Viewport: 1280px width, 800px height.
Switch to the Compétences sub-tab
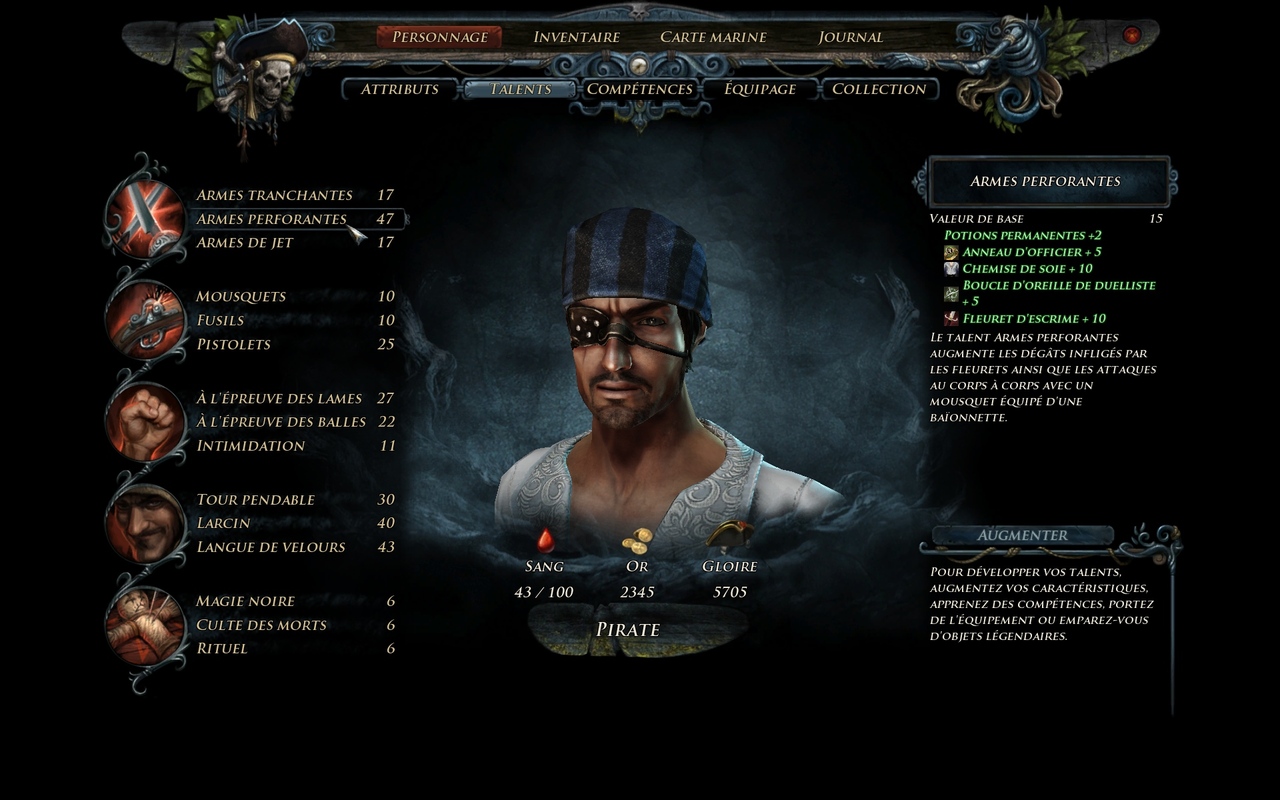639,89
